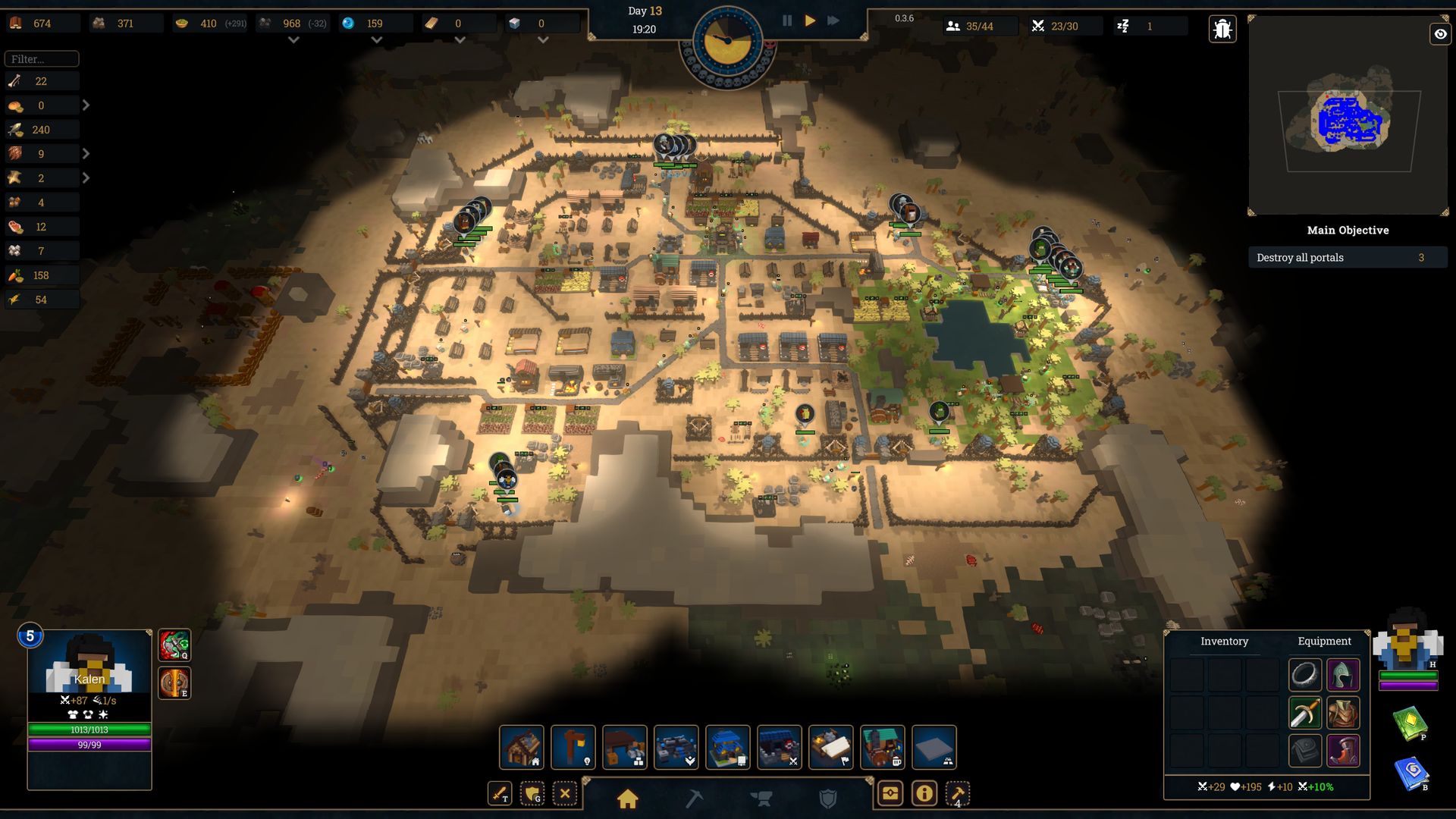Image resolution: width=1456 pixels, height=819 pixels.
Task: Switch to the housing build tab
Action: (x=627, y=799)
